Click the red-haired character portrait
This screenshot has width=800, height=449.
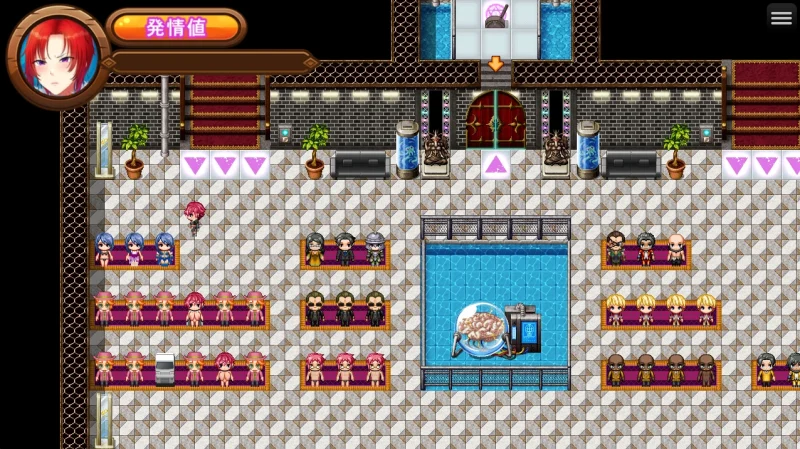coord(58,55)
